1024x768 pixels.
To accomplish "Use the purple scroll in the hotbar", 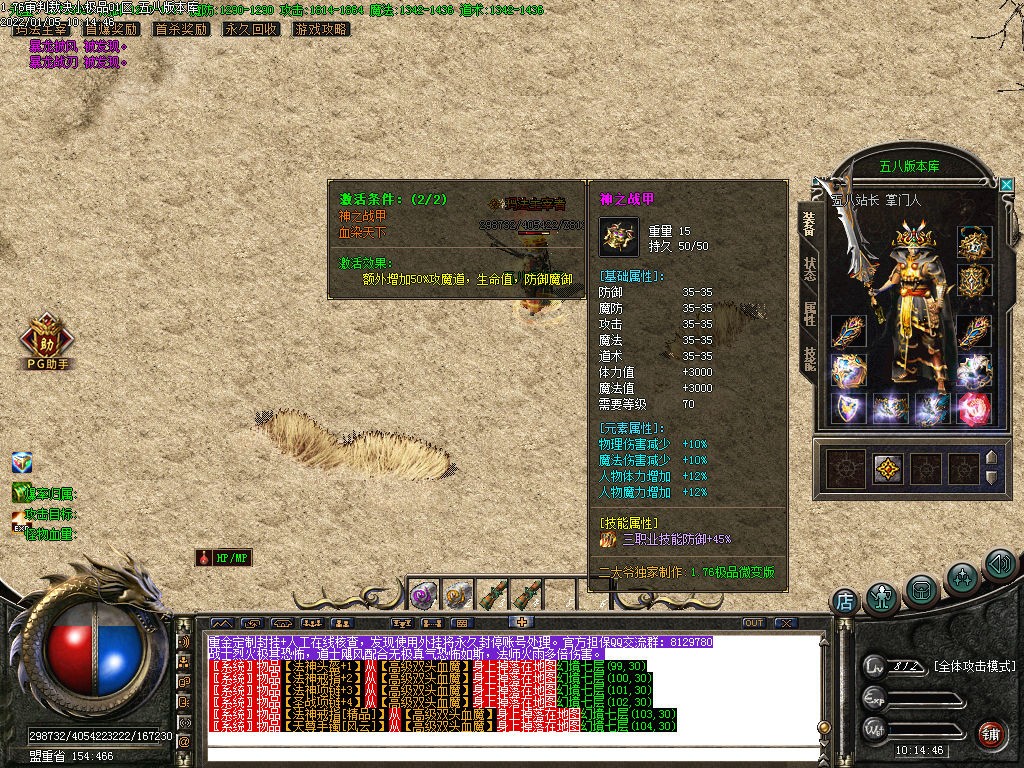I will (x=422, y=596).
